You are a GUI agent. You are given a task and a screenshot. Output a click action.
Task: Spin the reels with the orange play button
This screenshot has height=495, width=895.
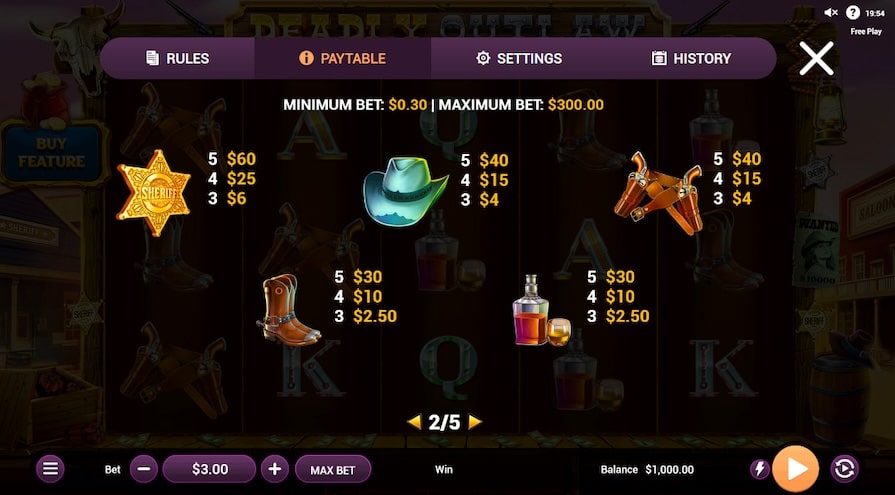click(x=796, y=468)
